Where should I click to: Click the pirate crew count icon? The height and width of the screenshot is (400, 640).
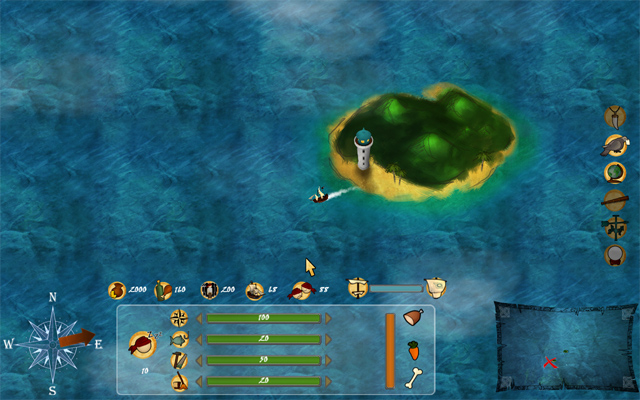(x=300, y=290)
